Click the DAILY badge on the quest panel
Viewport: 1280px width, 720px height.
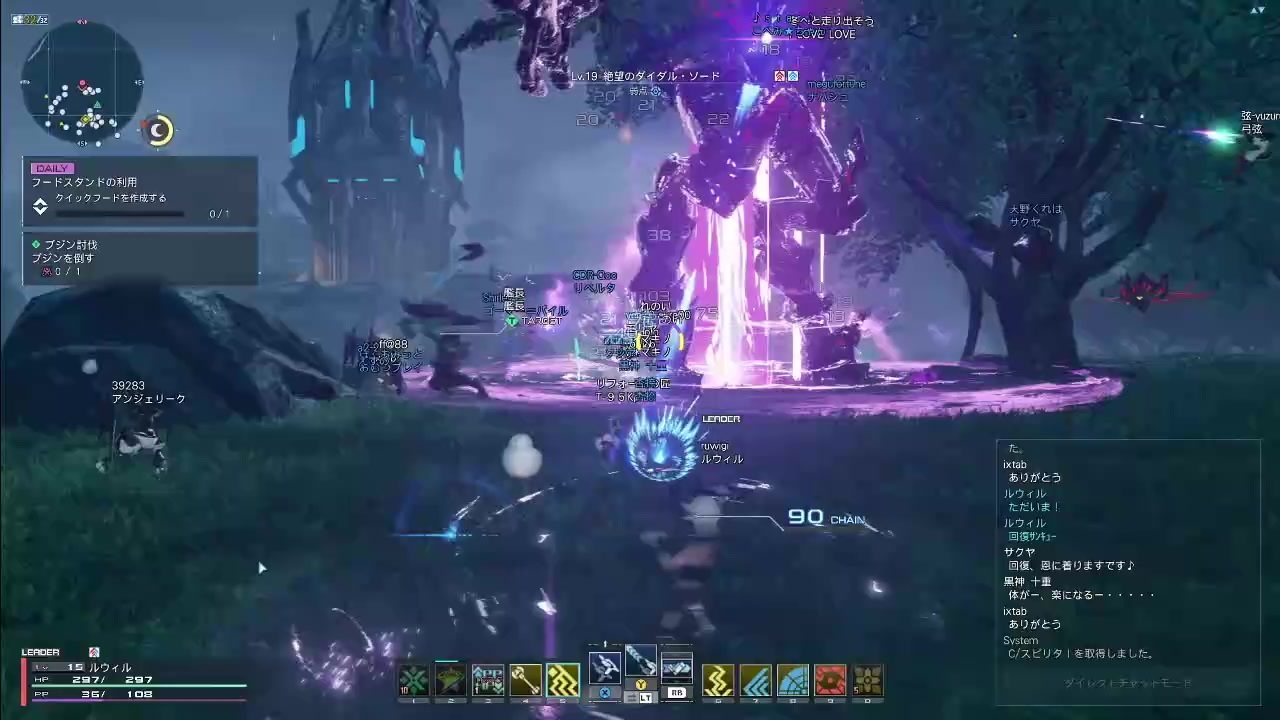(52, 167)
